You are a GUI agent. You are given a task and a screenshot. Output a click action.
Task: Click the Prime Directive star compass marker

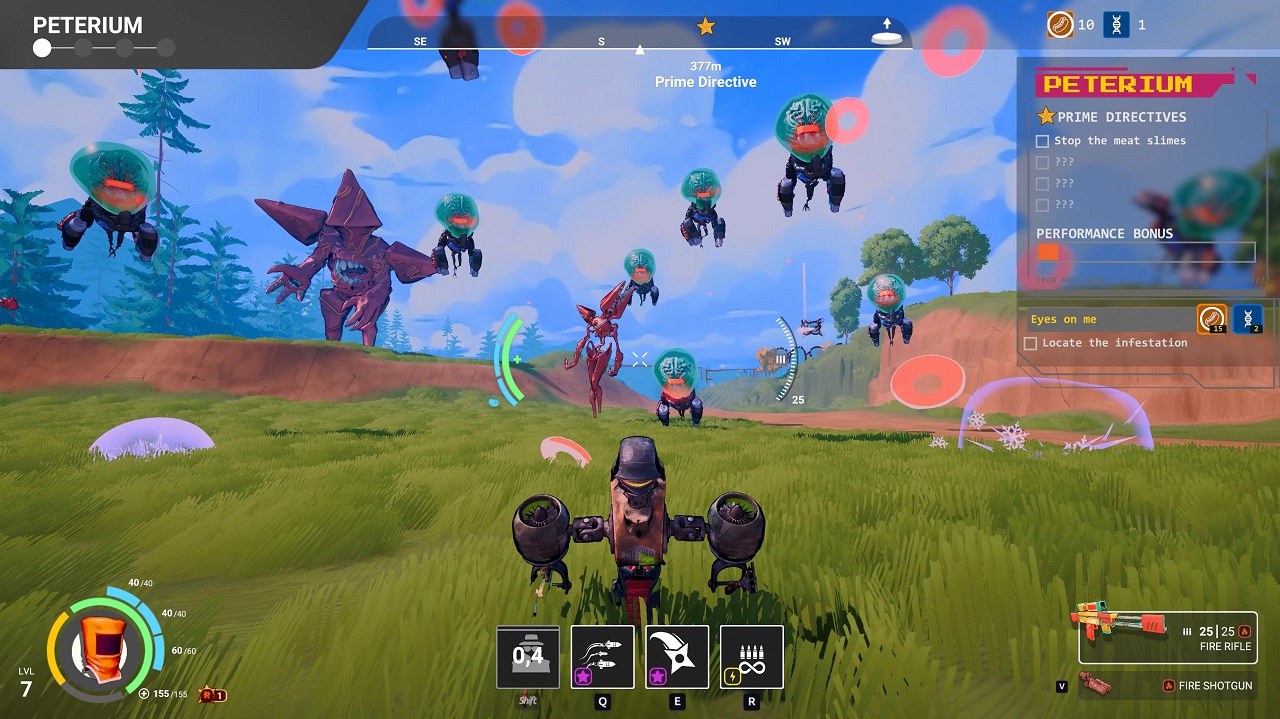click(706, 26)
